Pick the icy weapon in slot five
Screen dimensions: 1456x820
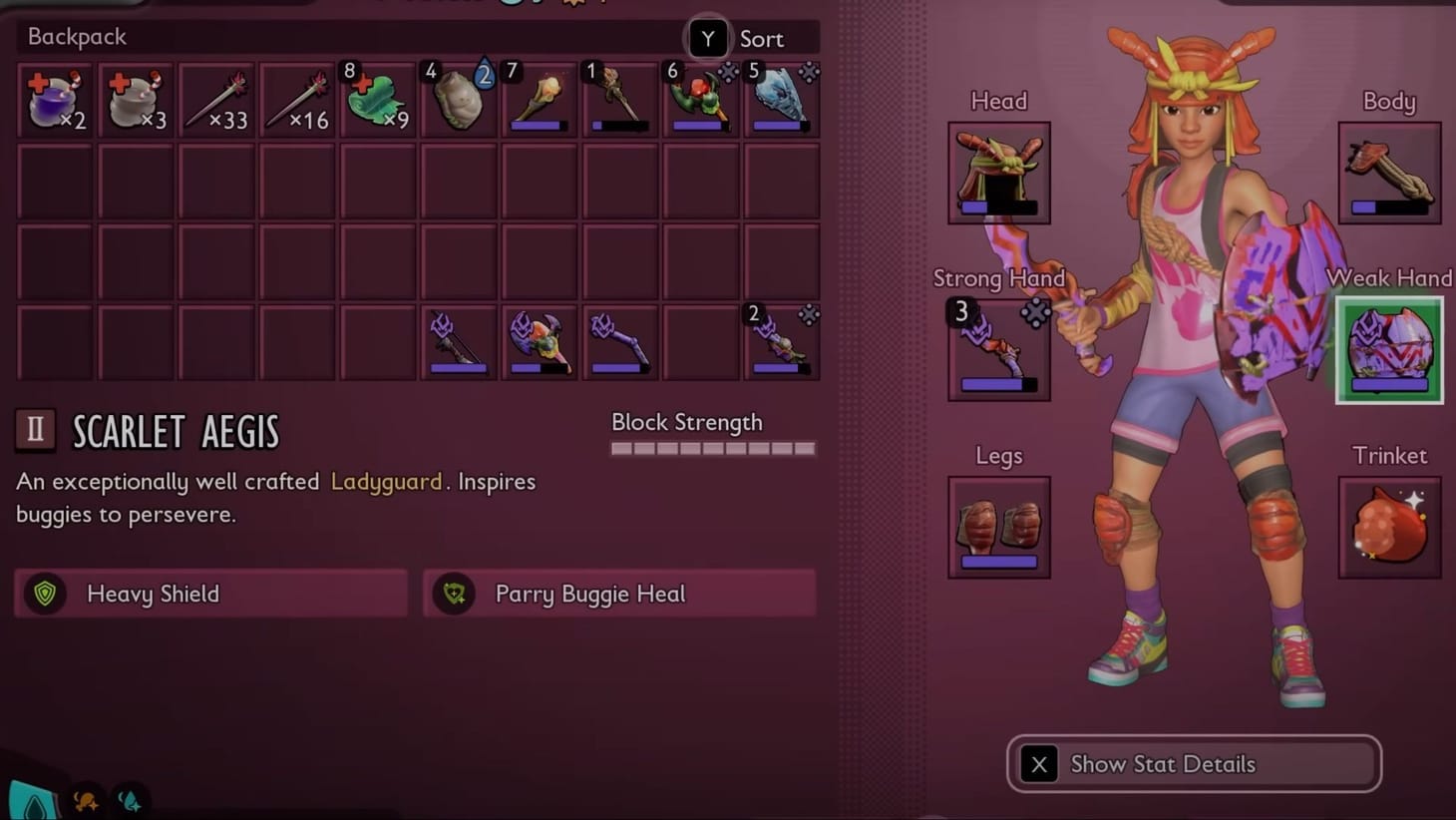(x=781, y=97)
